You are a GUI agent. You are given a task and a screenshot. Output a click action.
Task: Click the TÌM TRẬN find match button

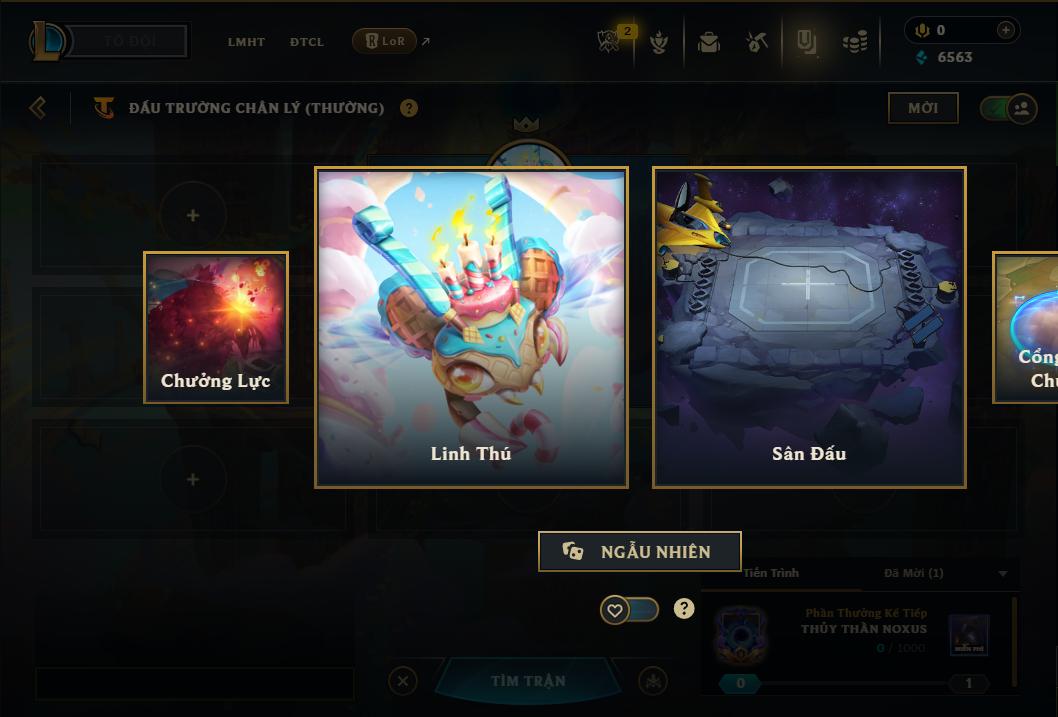(x=528, y=681)
